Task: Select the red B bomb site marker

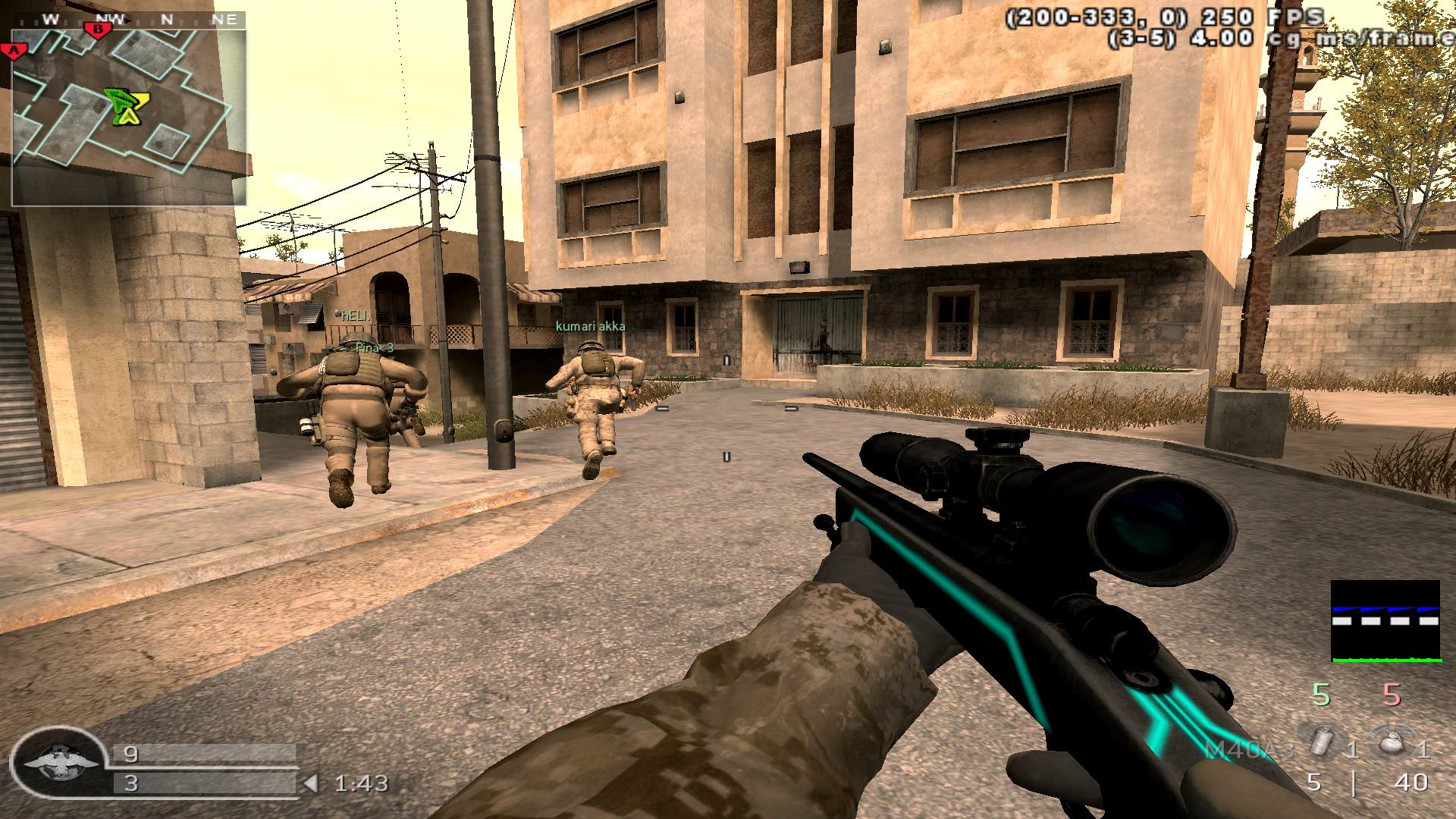Action: (98, 30)
